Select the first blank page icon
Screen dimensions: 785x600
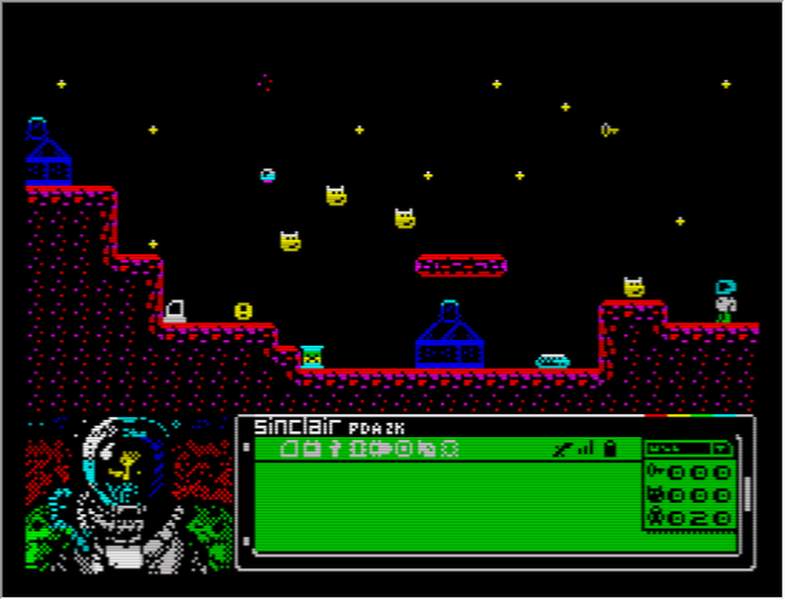pyautogui.click(x=290, y=449)
